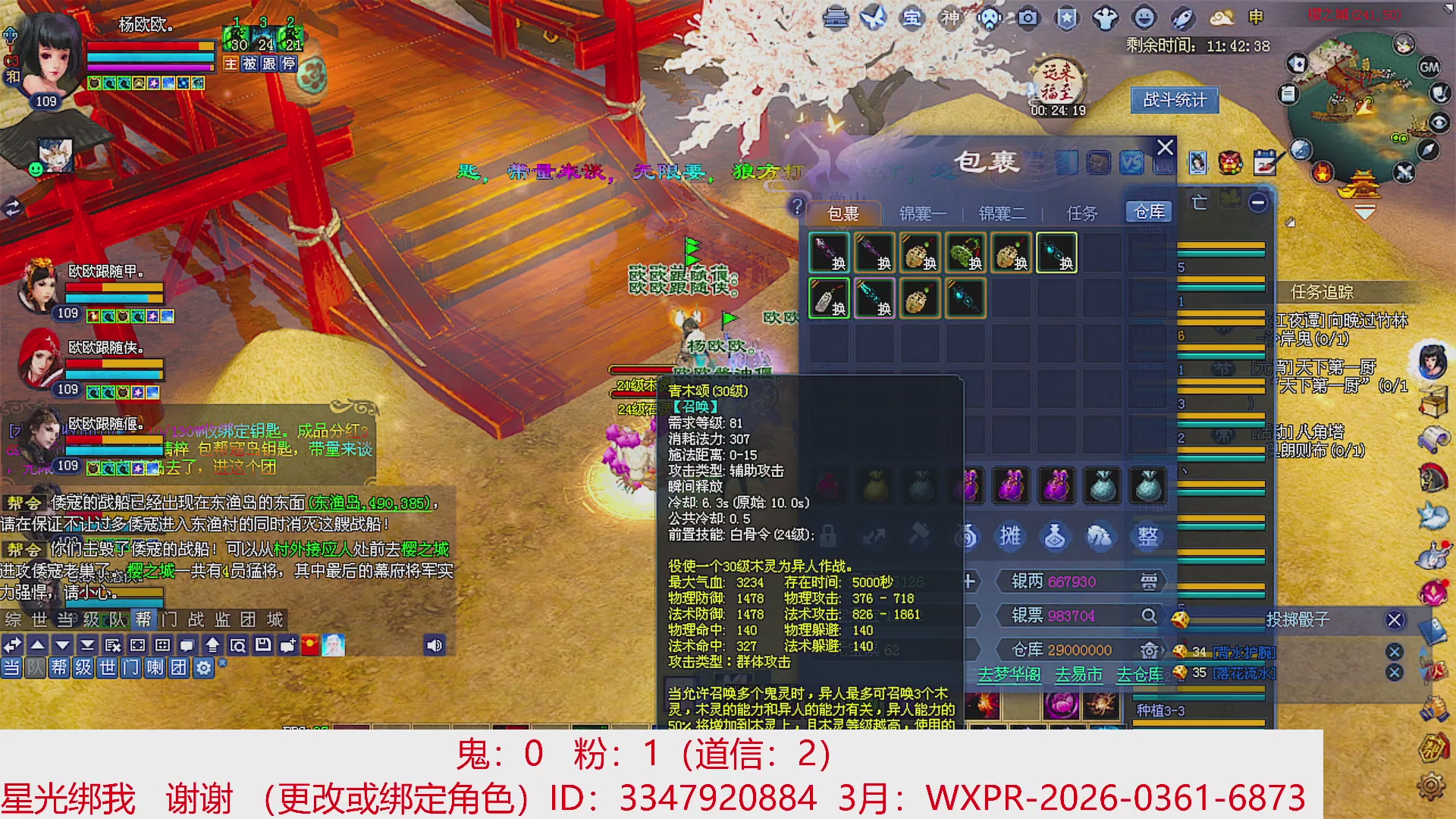Open the alchemy bottle icon in bag panel
Viewport: 1456px width, 819px height.
1055,536
